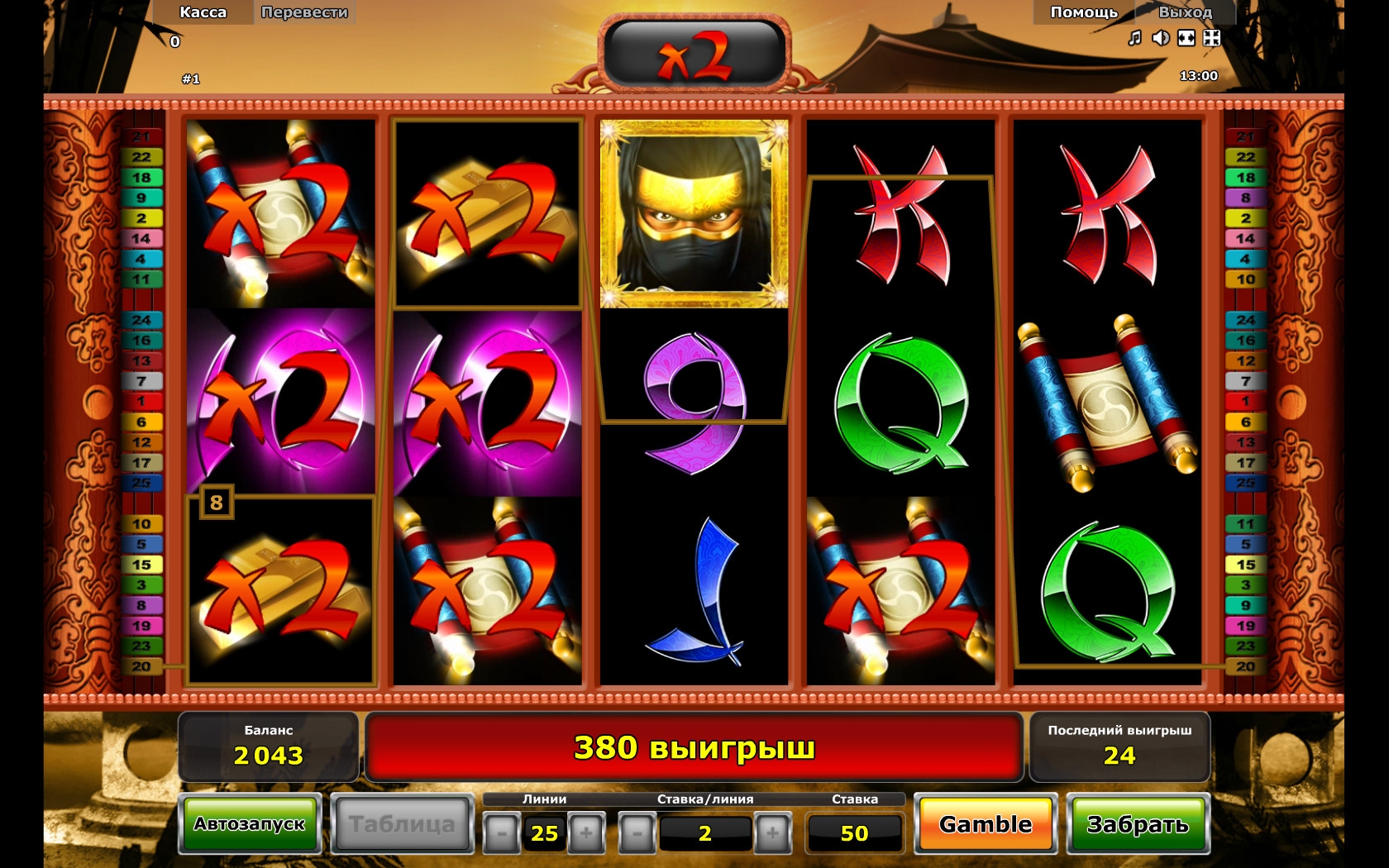Toggle the speaker sound icon

point(1161,38)
